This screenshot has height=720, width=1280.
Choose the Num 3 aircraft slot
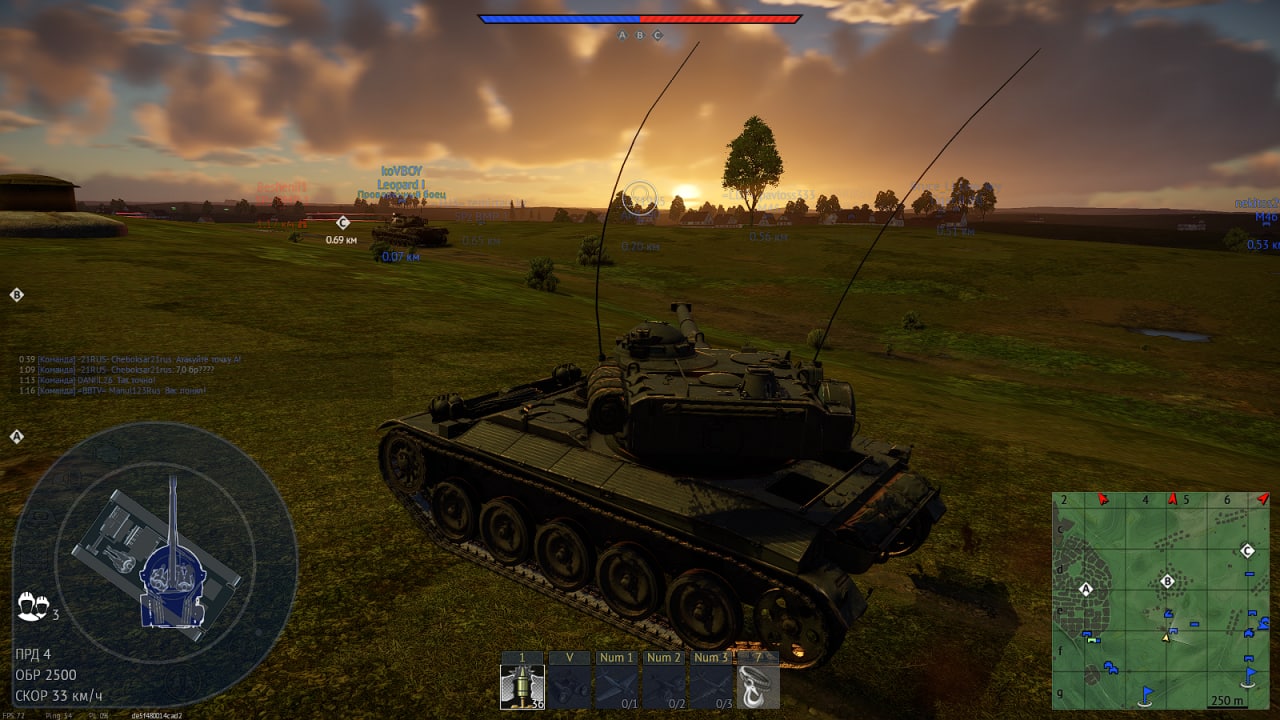[x=711, y=686]
